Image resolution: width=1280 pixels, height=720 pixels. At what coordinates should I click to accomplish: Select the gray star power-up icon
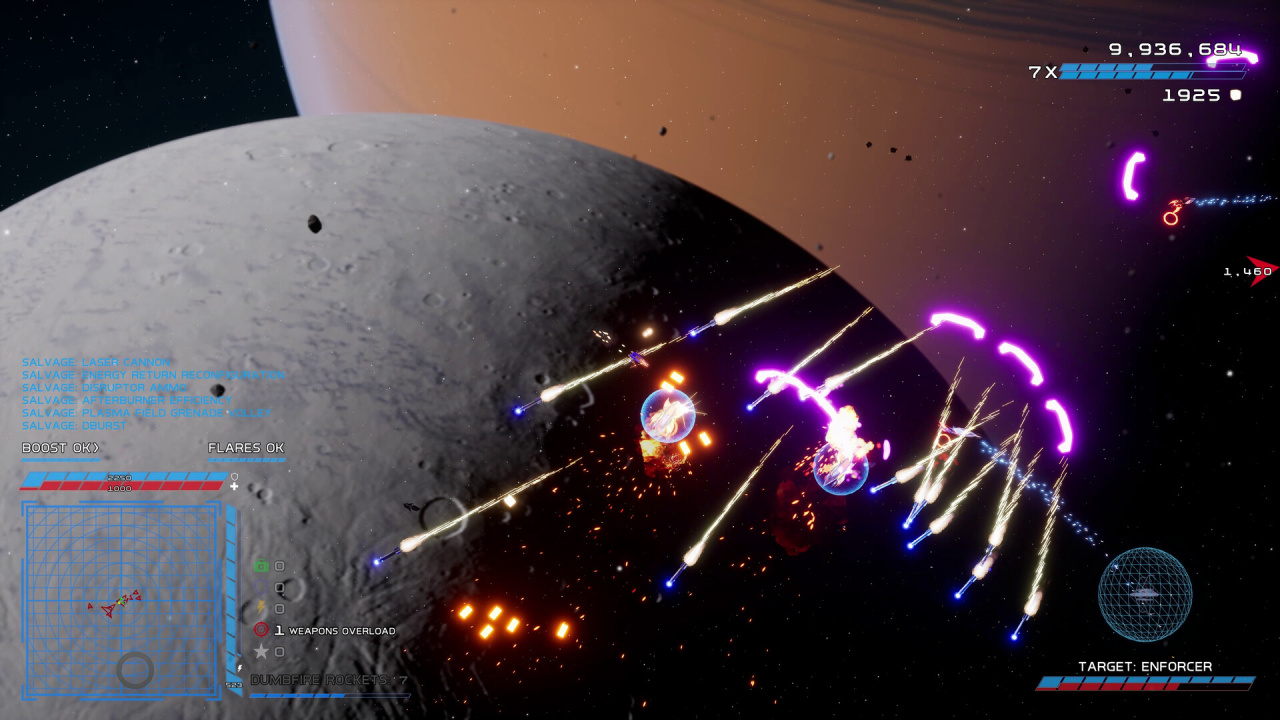point(261,651)
